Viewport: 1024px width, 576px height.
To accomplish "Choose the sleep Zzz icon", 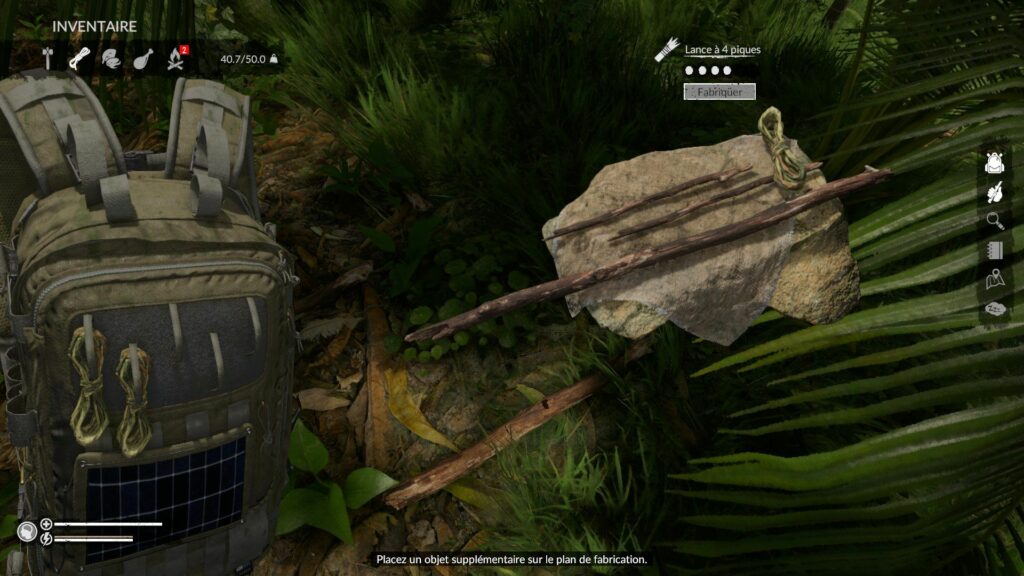I will pos(994,308).
